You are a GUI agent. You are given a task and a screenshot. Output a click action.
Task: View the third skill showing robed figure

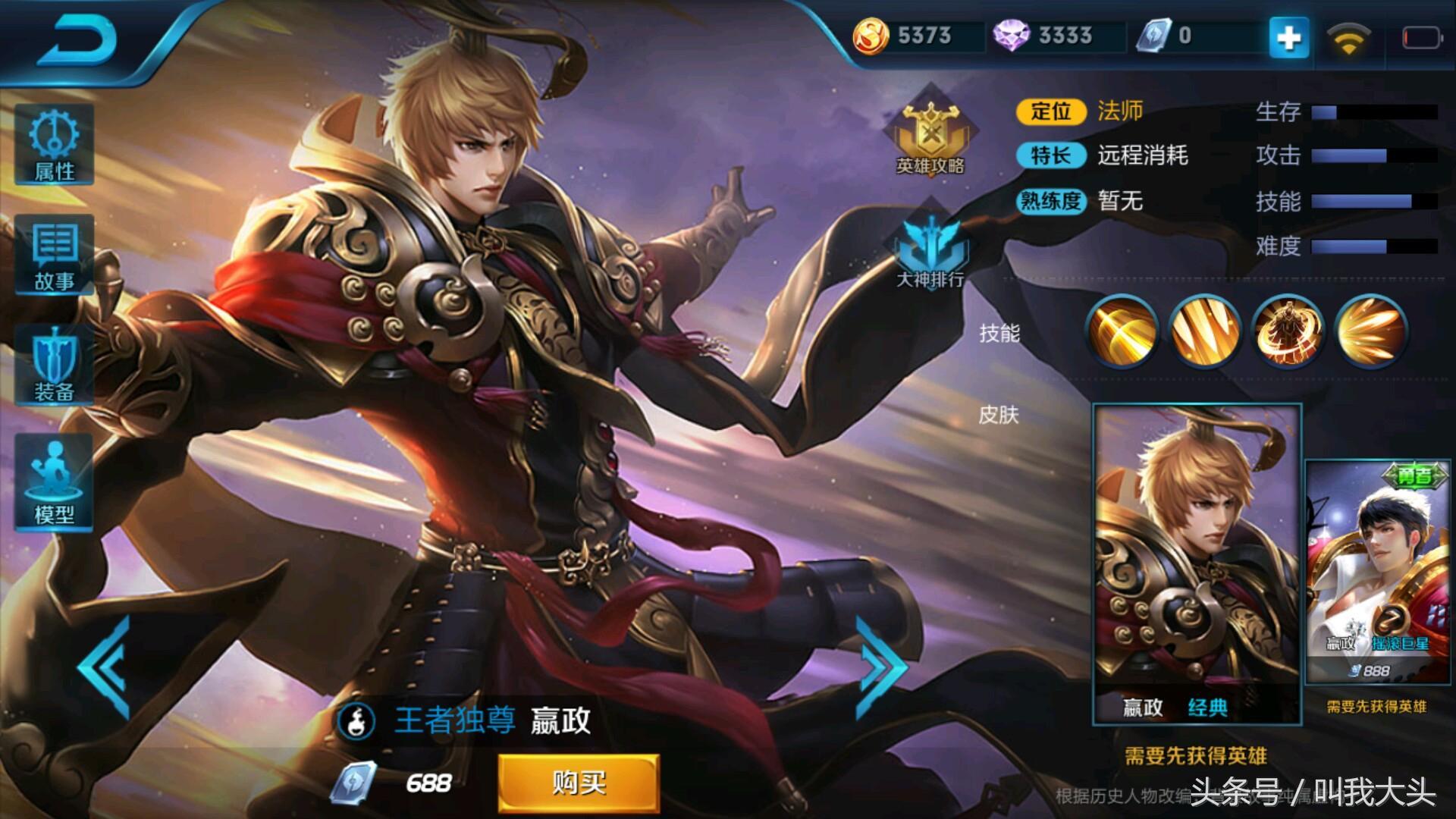[1288, 331]
